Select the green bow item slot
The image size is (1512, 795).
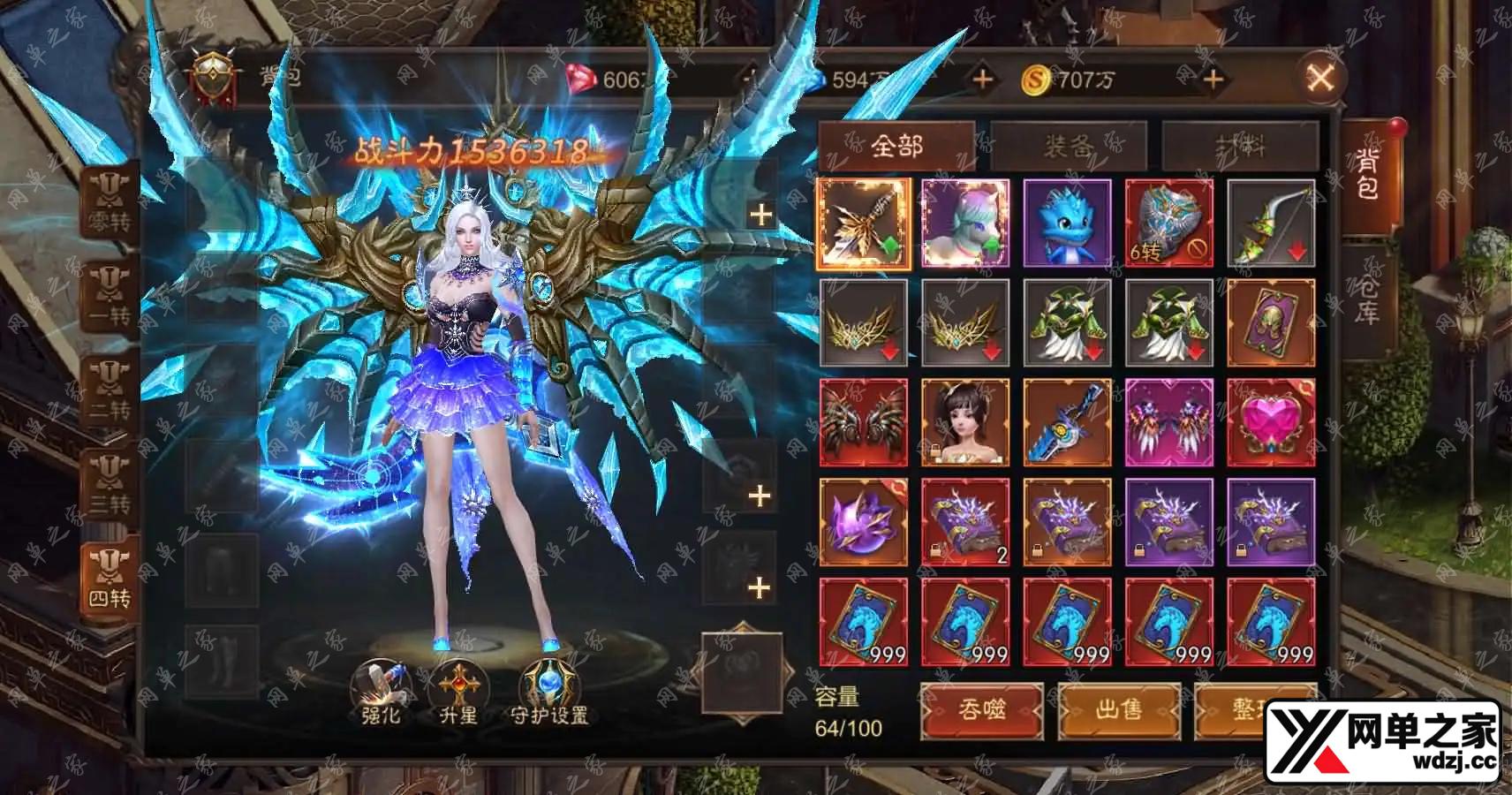[x=1270, y=223]
